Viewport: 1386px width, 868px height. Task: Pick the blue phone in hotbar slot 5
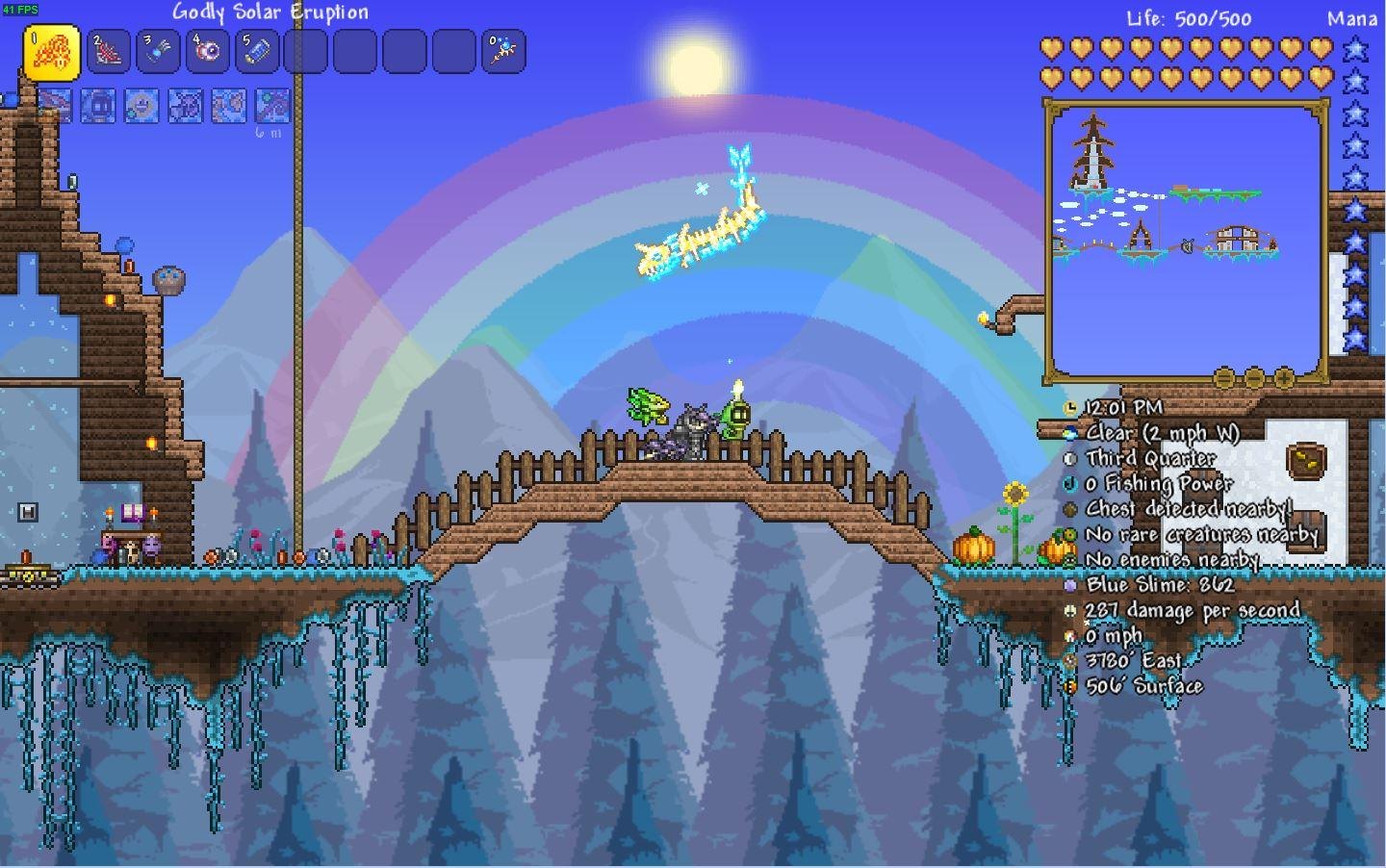pyautogui.click(x=256, y=51)
